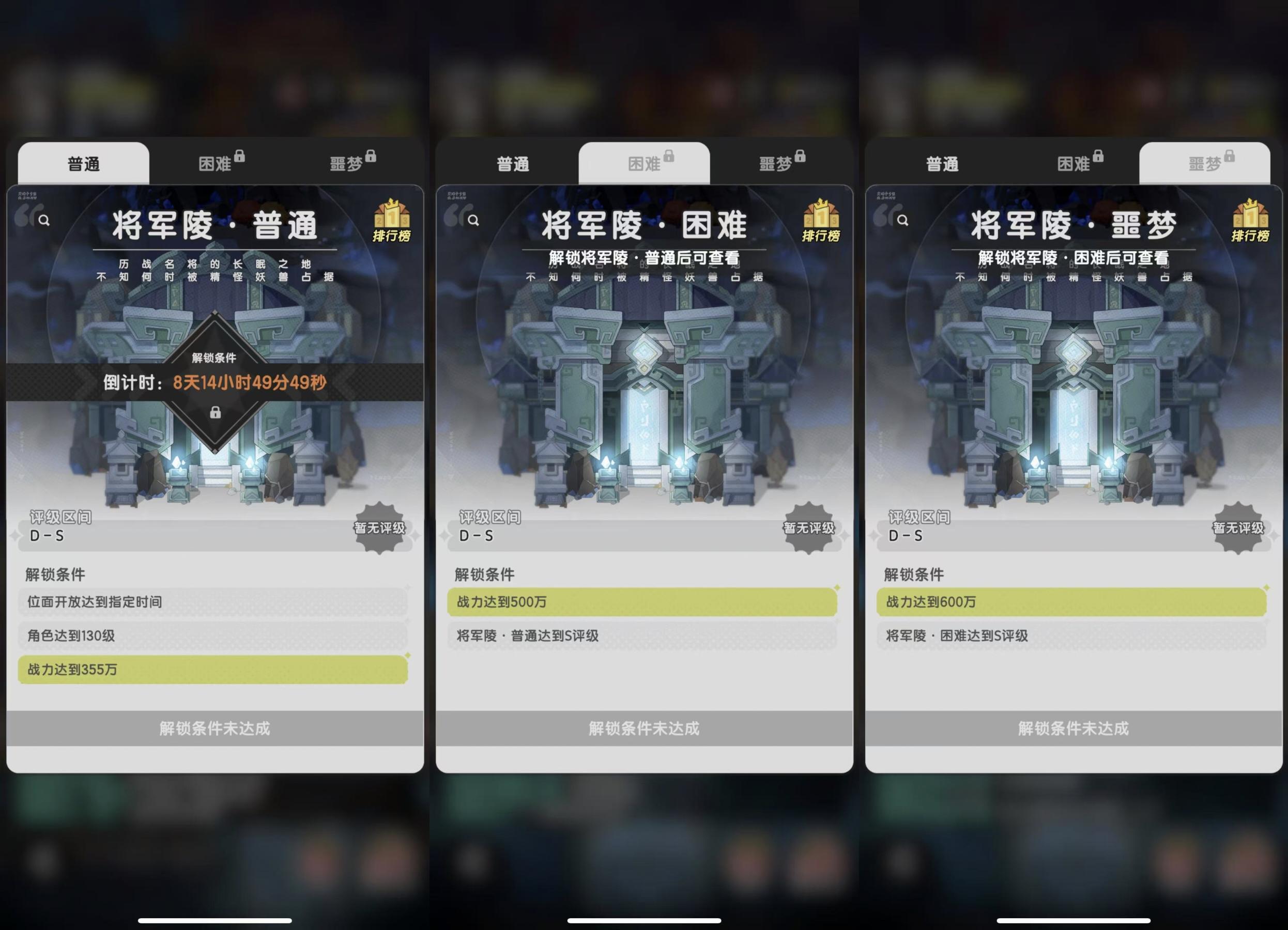Click the lock icon on the 困难 tab
This screenshot has height=930, width=1288.
(x=241, y=158)
